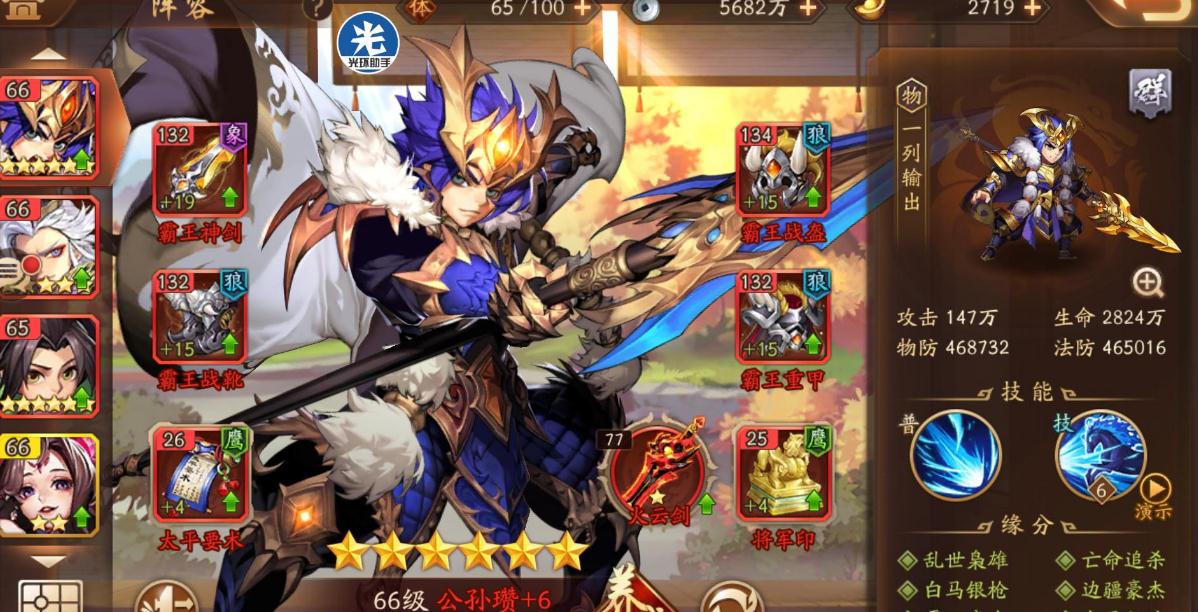Open the 将军印 seal slot
1198x612 pixels.
pos(783,473)
